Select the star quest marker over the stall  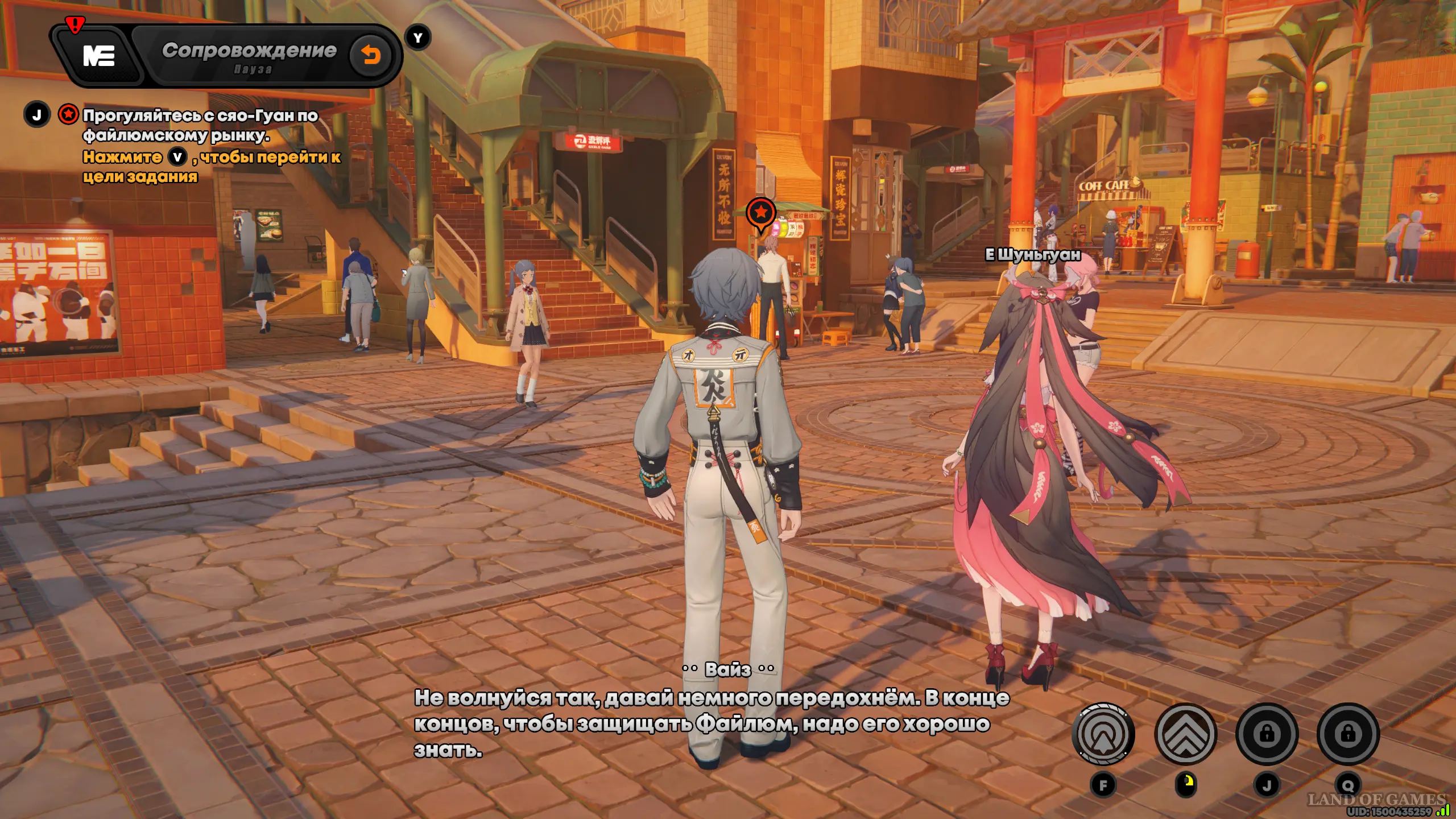click(761, 213)
